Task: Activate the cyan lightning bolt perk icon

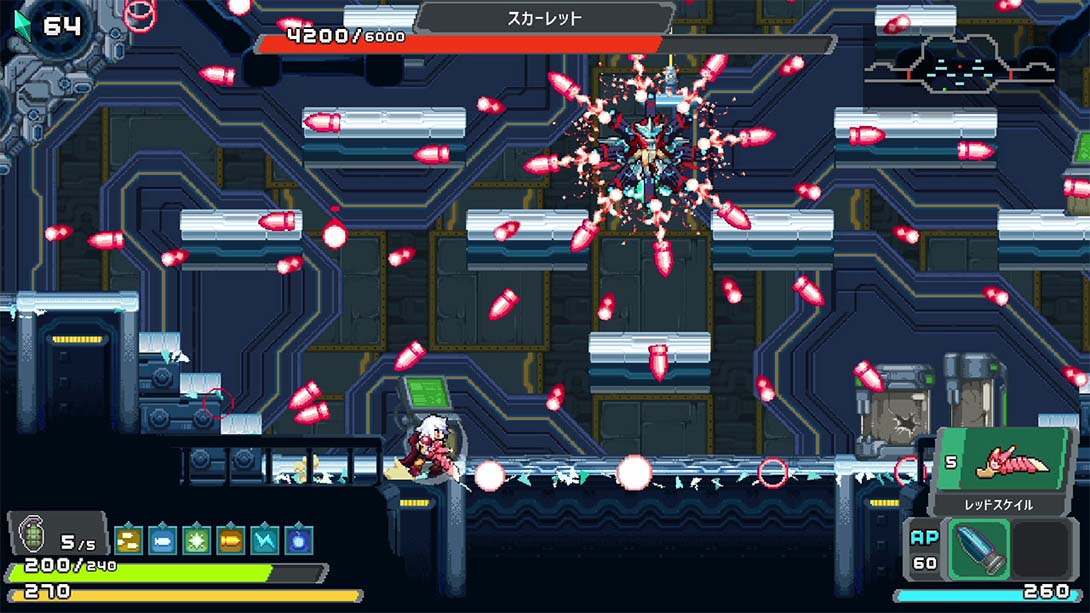Action: [264, 540]
